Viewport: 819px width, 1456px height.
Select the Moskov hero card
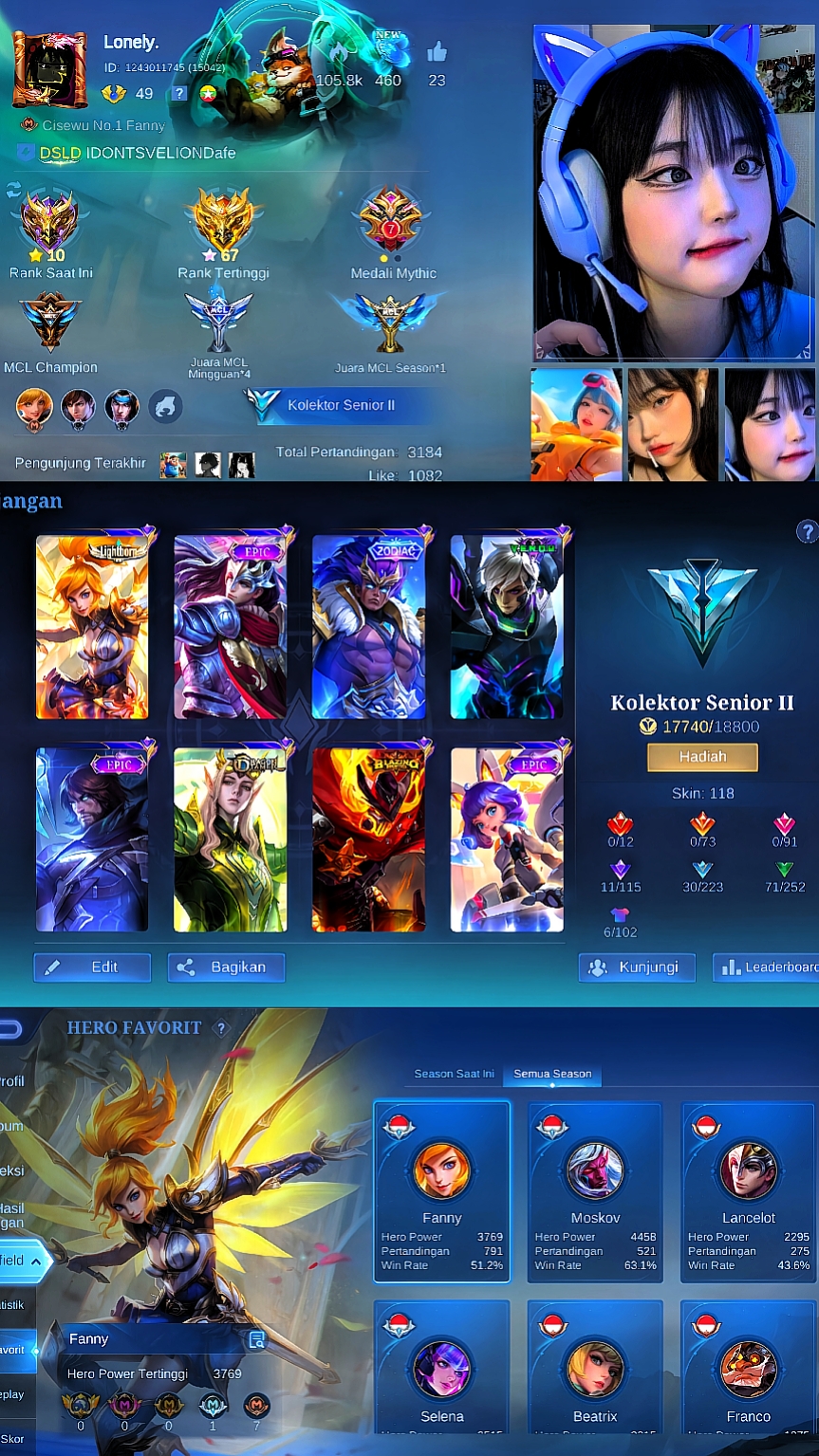(x=595, y=1191)
